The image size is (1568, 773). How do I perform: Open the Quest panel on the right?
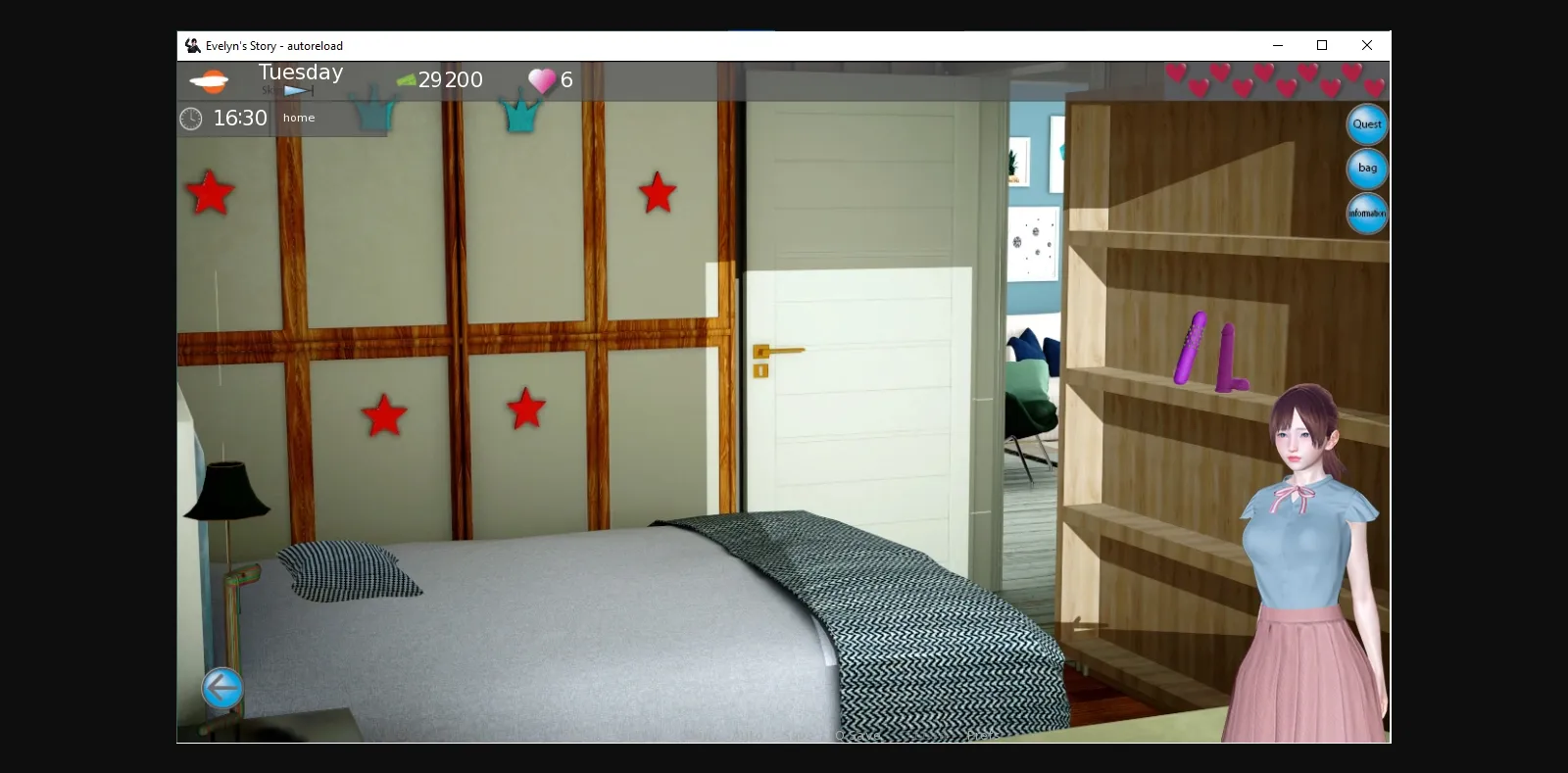[x=1366, y=124]
